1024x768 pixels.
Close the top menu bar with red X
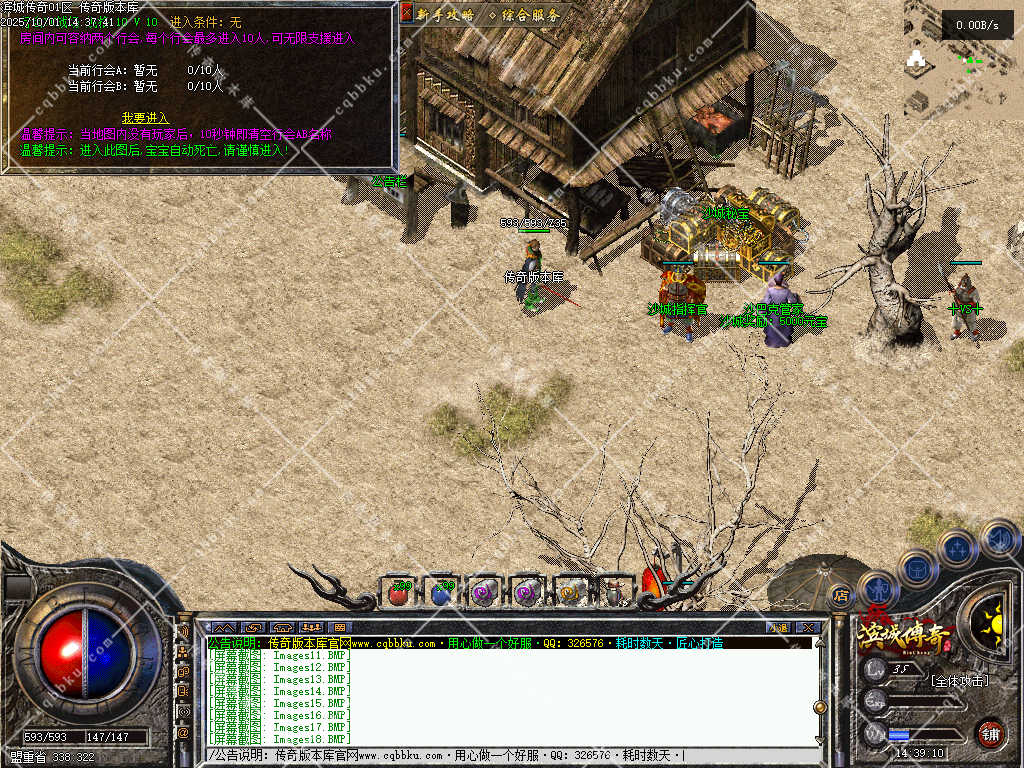tap(406, 13)
